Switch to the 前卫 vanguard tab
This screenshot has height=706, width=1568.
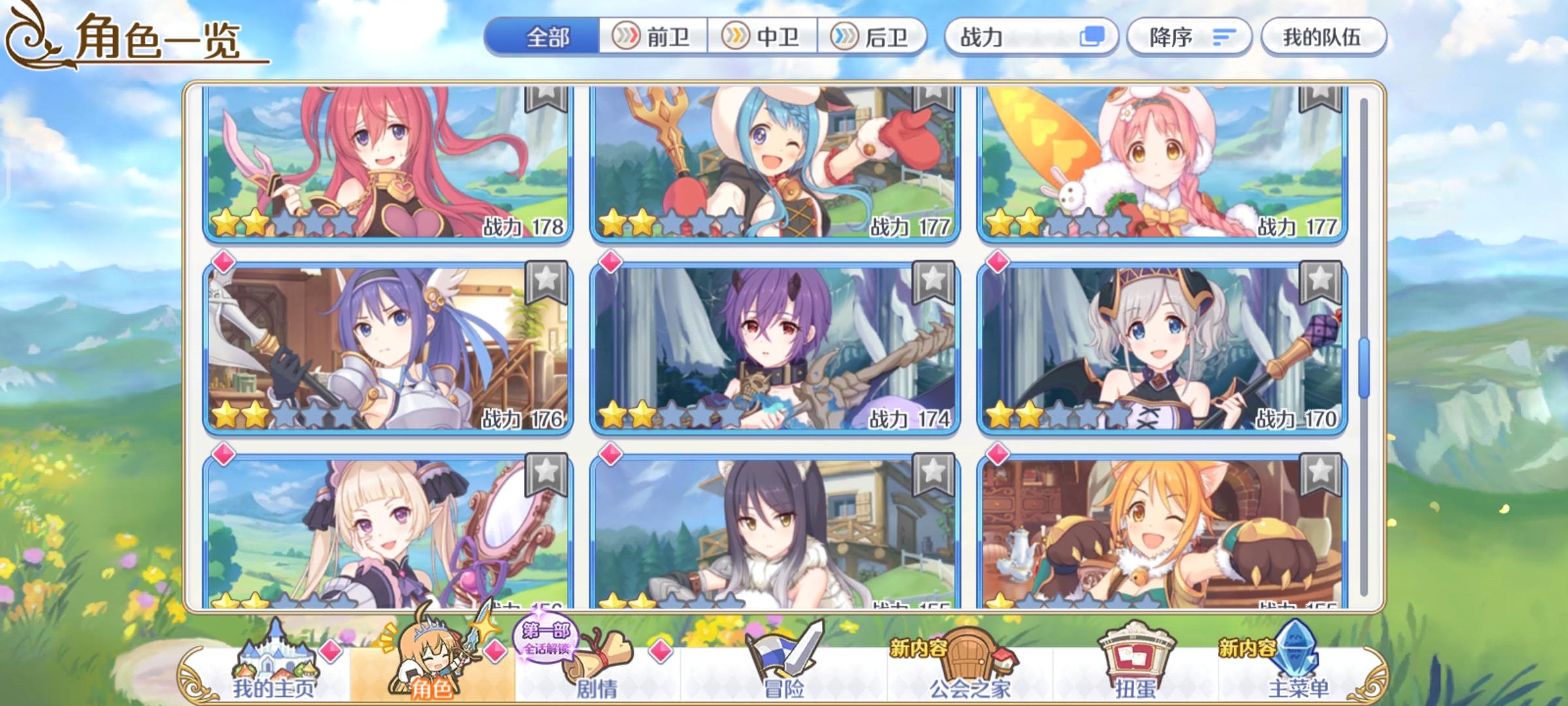652,38
